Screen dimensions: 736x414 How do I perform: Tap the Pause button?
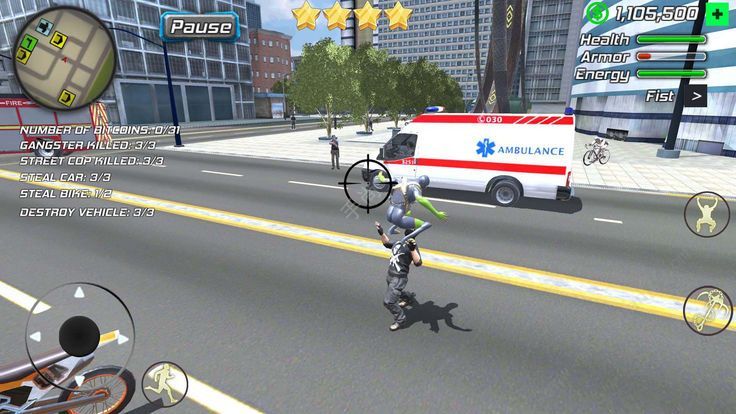point(200,27)
